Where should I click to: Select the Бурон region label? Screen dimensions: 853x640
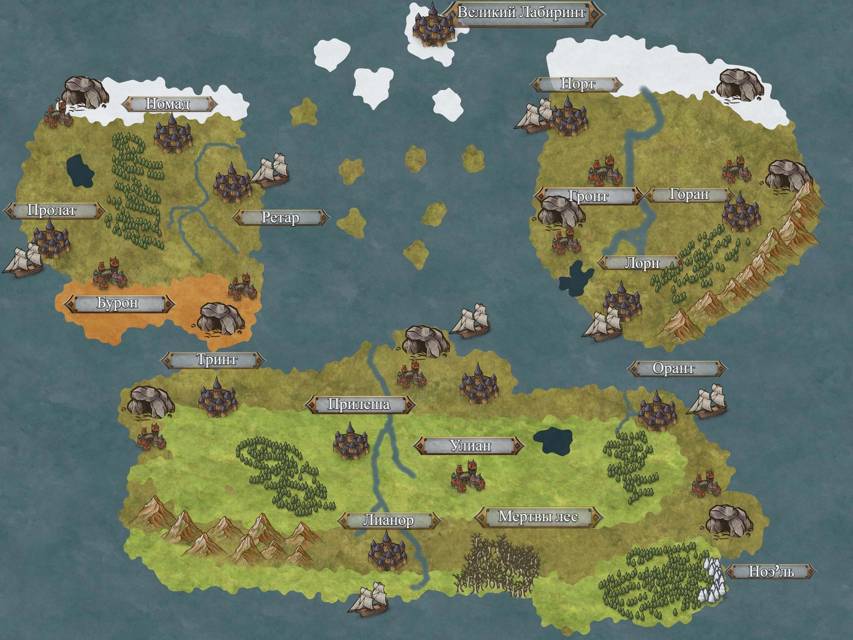click(x=119, y=302)
